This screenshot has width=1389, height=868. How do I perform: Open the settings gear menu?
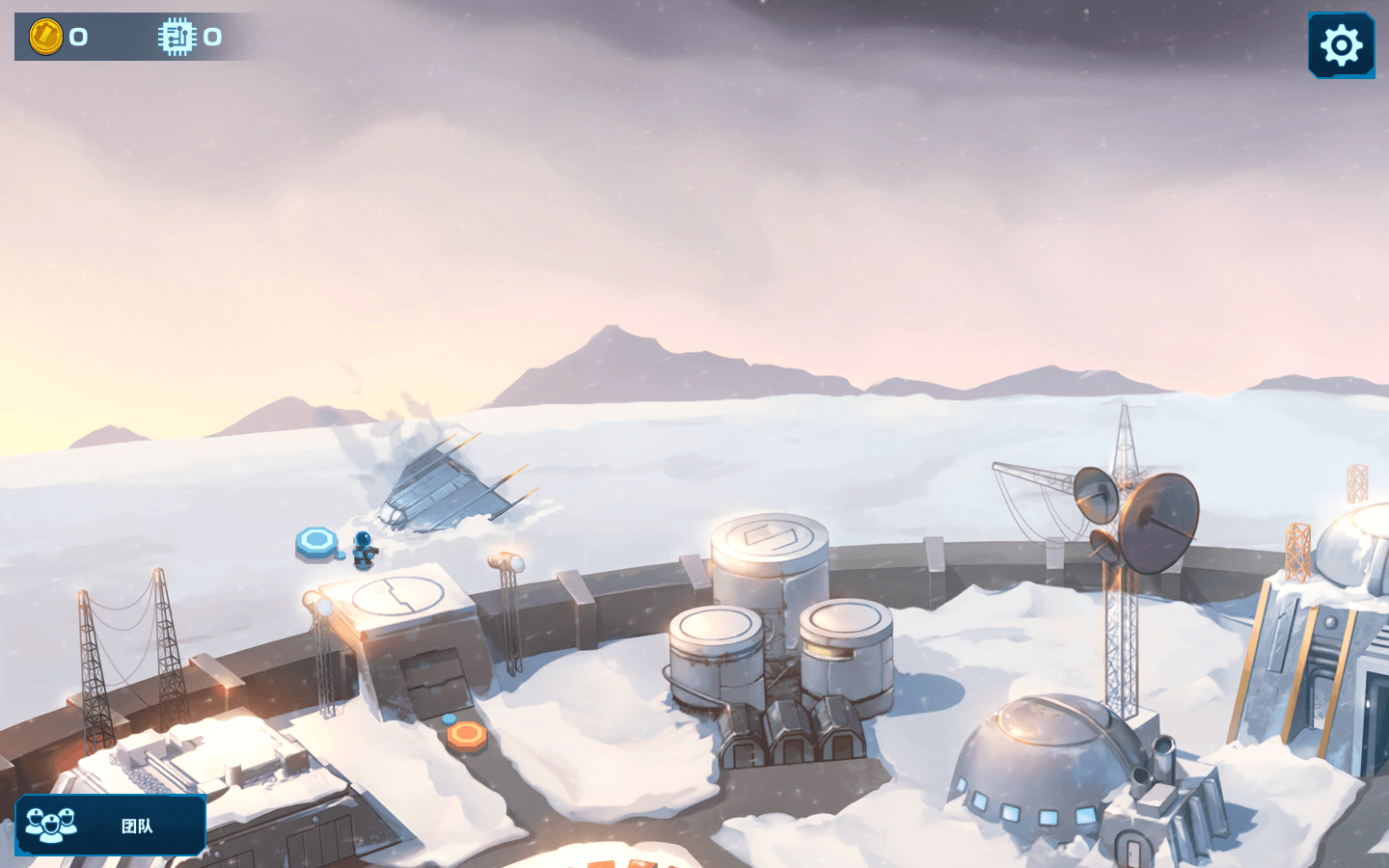(x=1341, y=45)
